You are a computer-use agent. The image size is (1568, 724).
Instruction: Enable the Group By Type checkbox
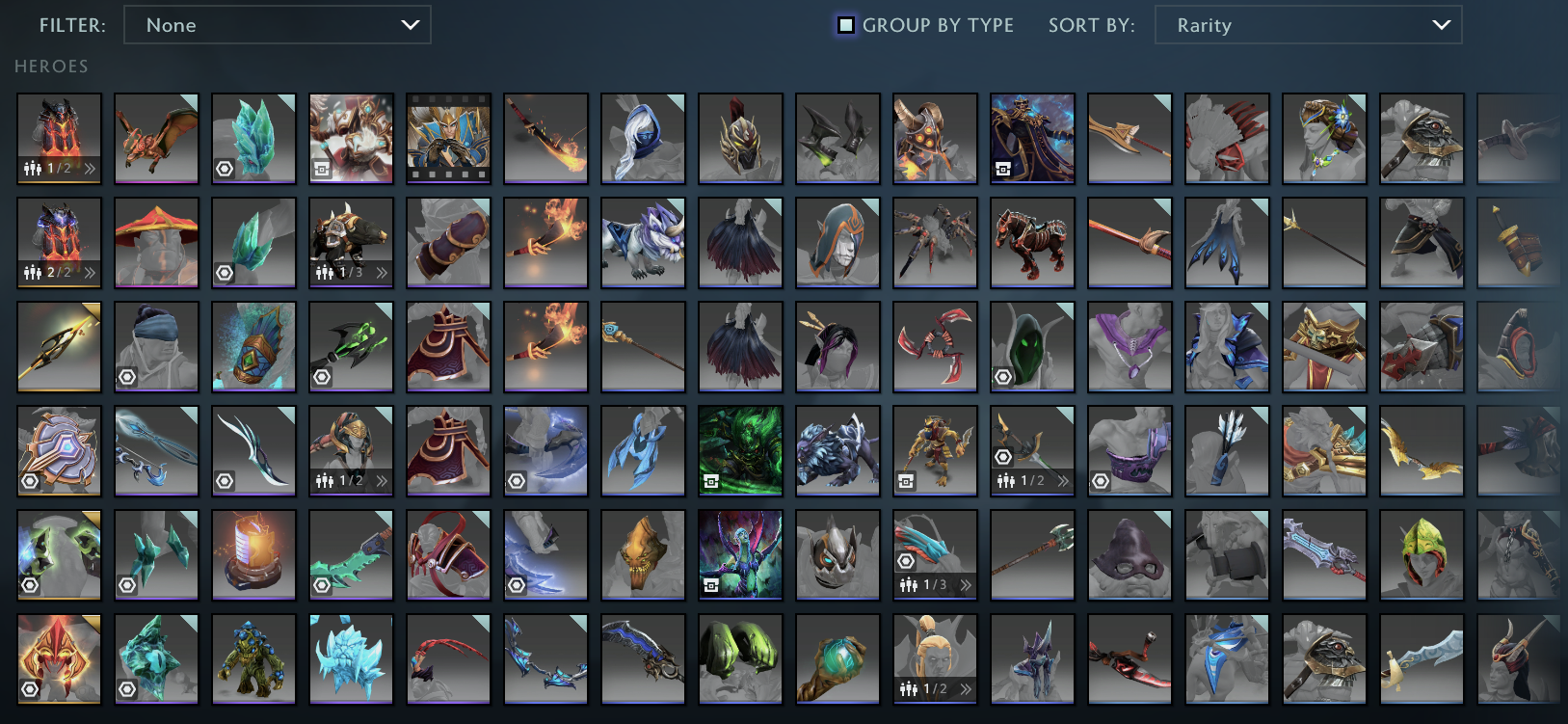845,24
